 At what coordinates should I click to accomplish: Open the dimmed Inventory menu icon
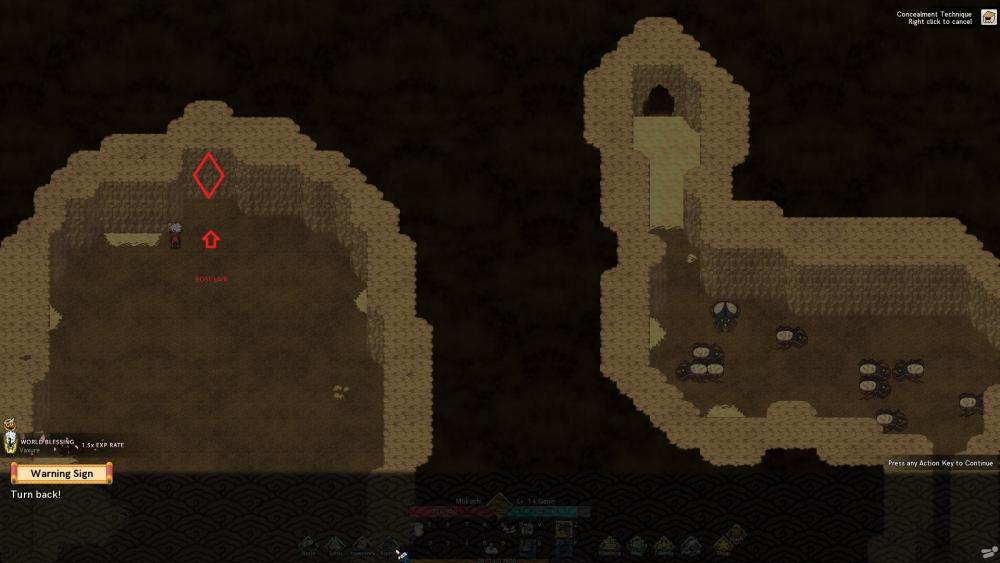click(363, 544)
